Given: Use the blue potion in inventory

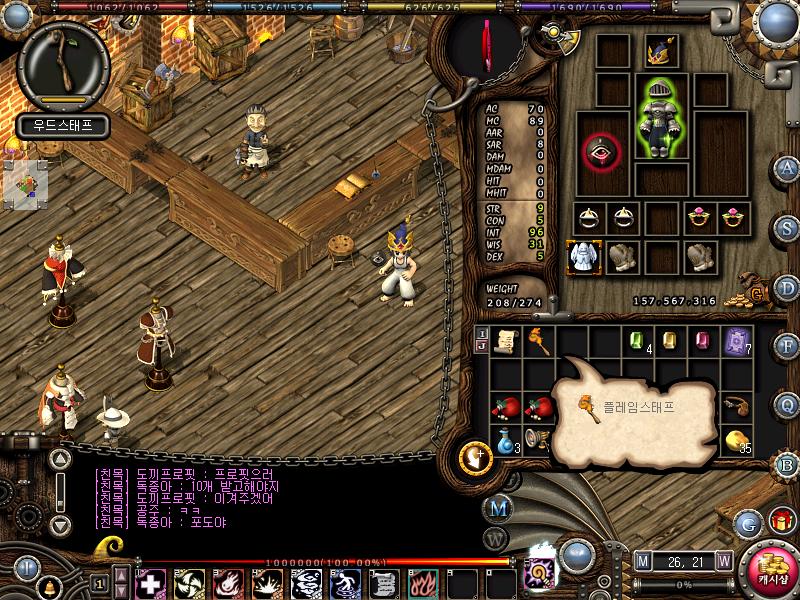Looking at the screenshot, I should point(505,438).
